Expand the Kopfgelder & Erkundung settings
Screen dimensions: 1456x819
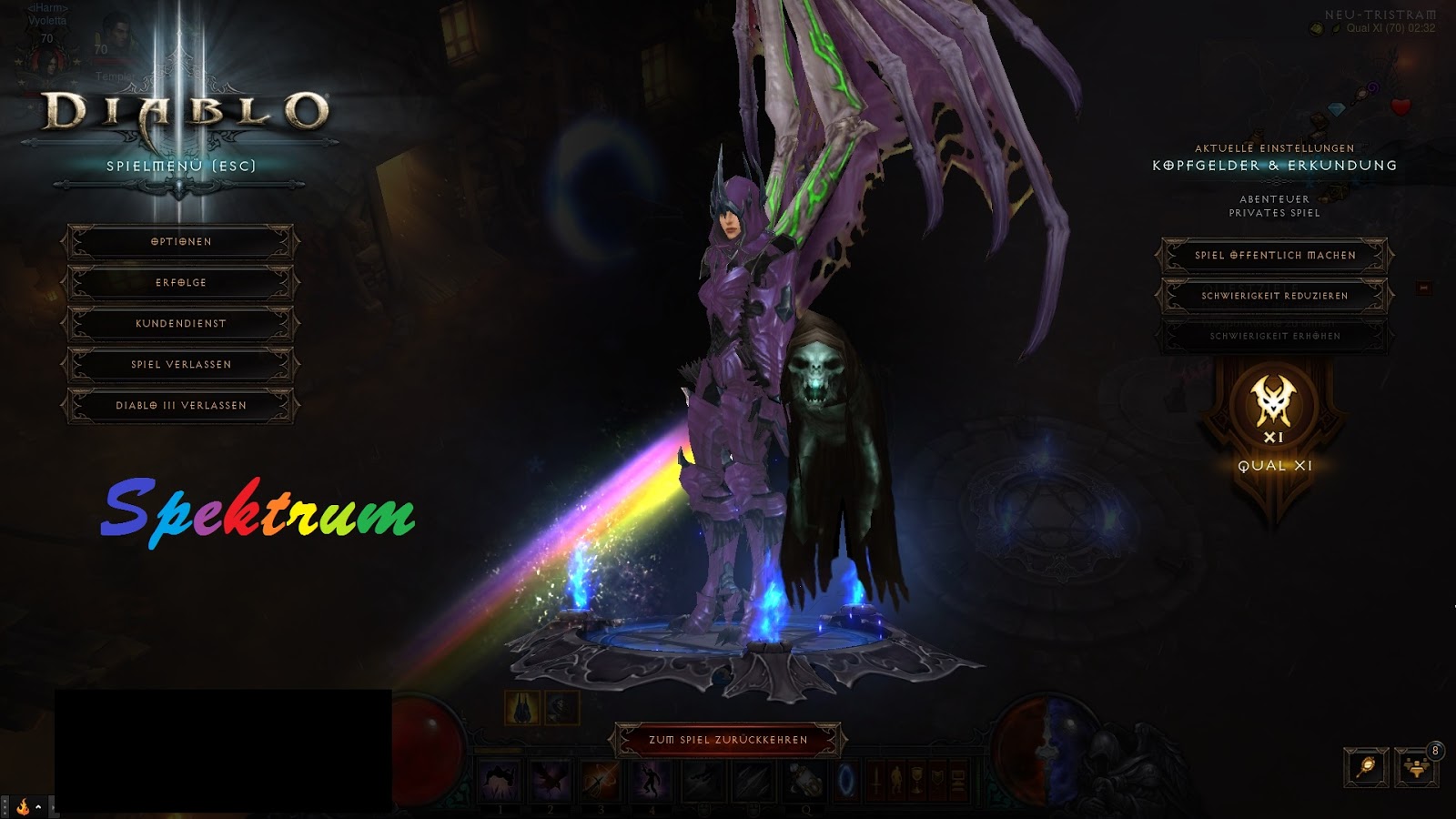tap(1273, 167)
